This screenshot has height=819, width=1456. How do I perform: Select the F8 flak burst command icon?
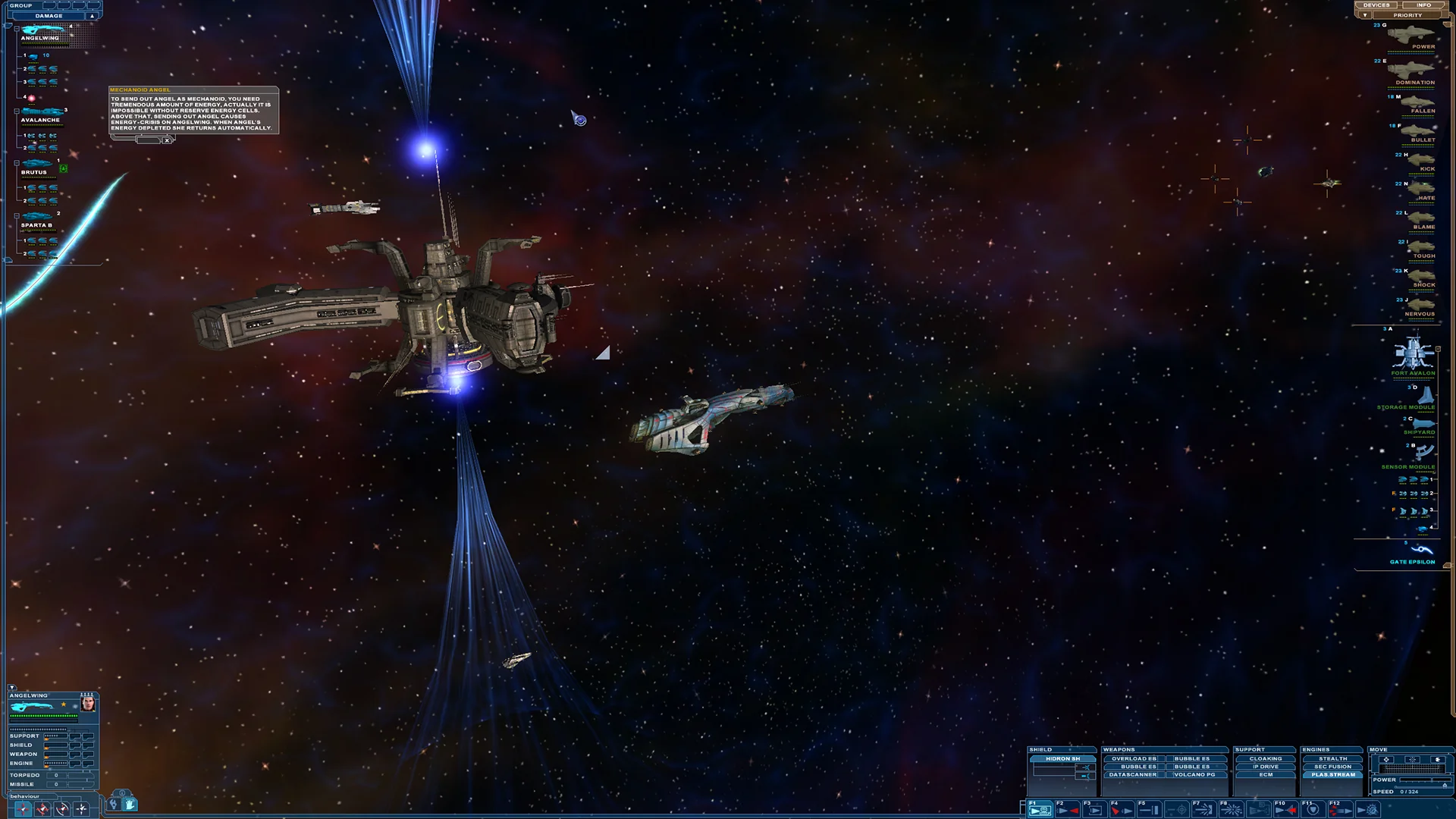[1232, 809]
